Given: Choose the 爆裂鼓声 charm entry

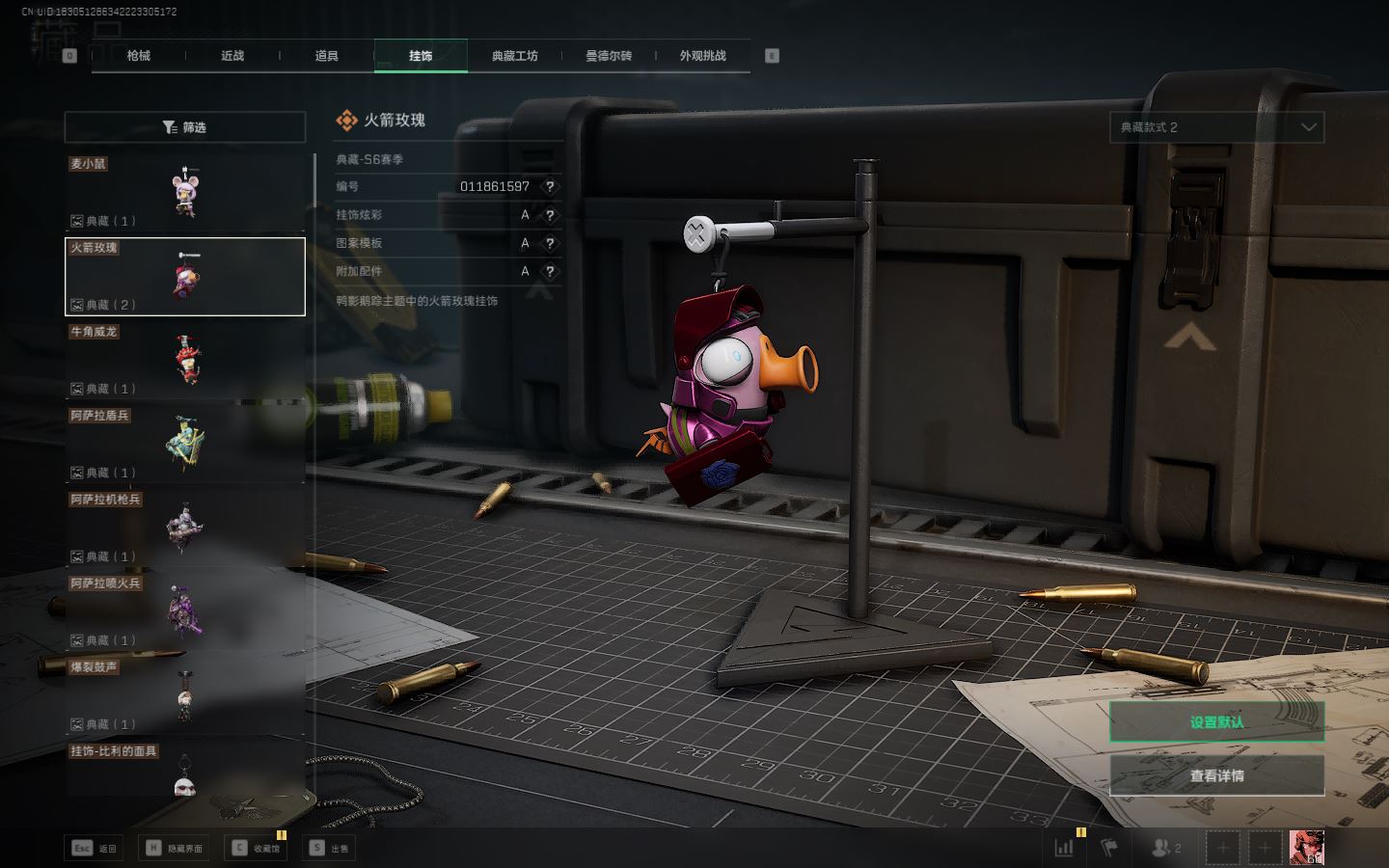Looking at the screenshot, I should tap(185, 696).
